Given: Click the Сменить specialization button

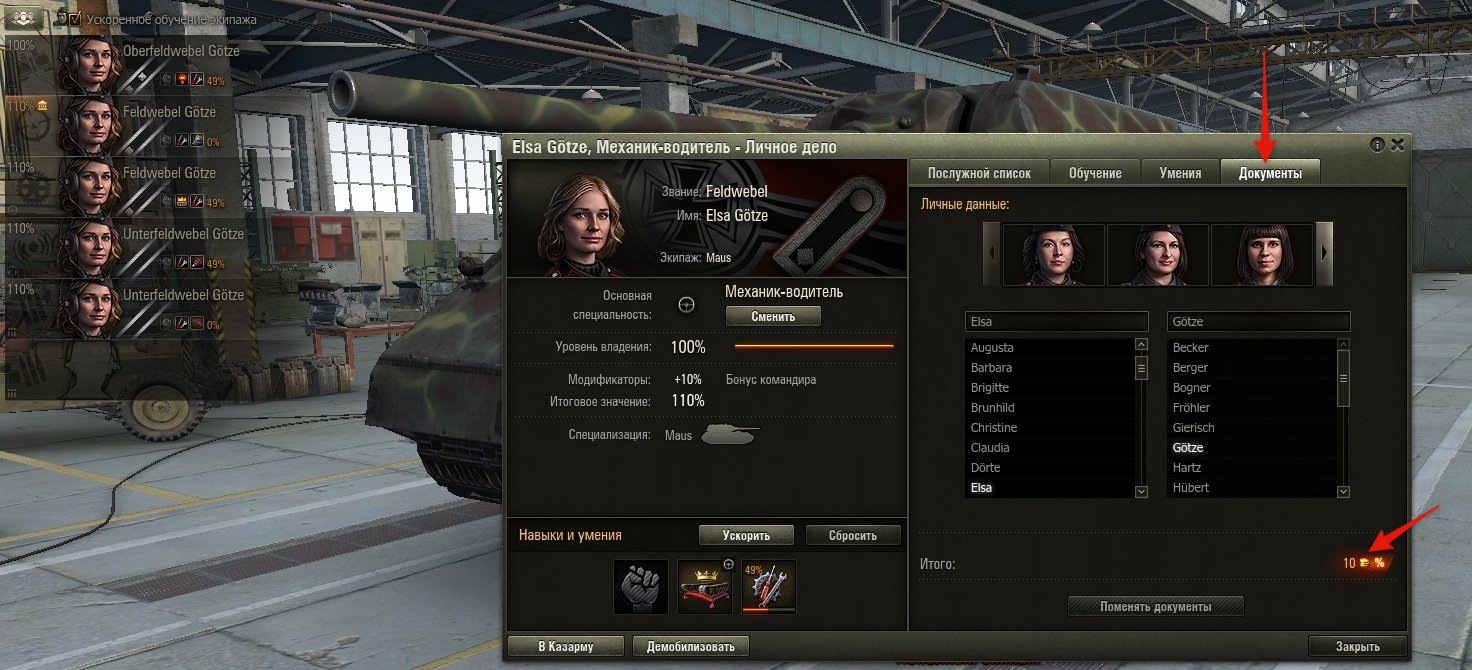Looking at the screenshot, I should pos(773,316).
